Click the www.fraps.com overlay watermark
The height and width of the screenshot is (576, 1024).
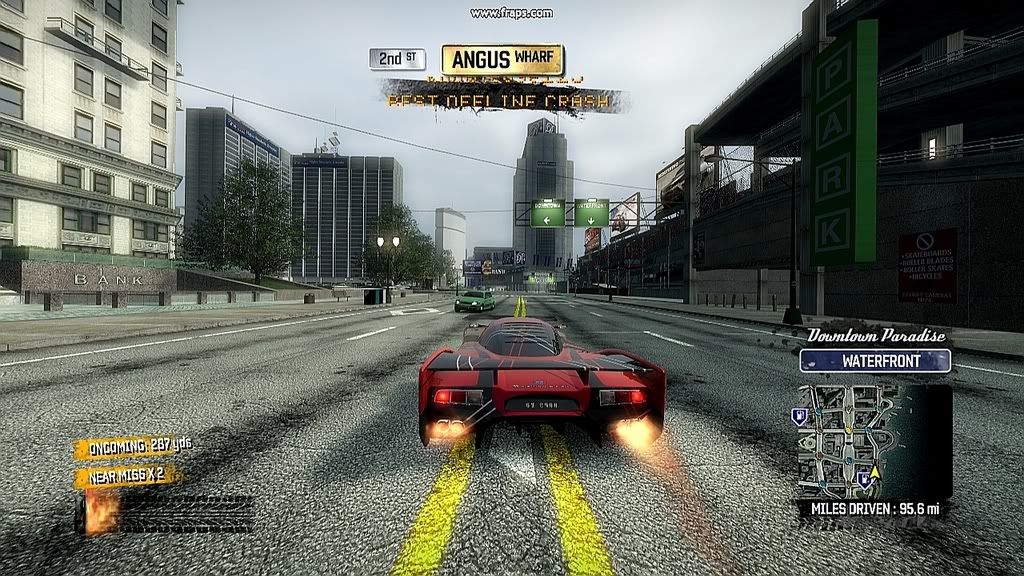click(x=511, y=13)
